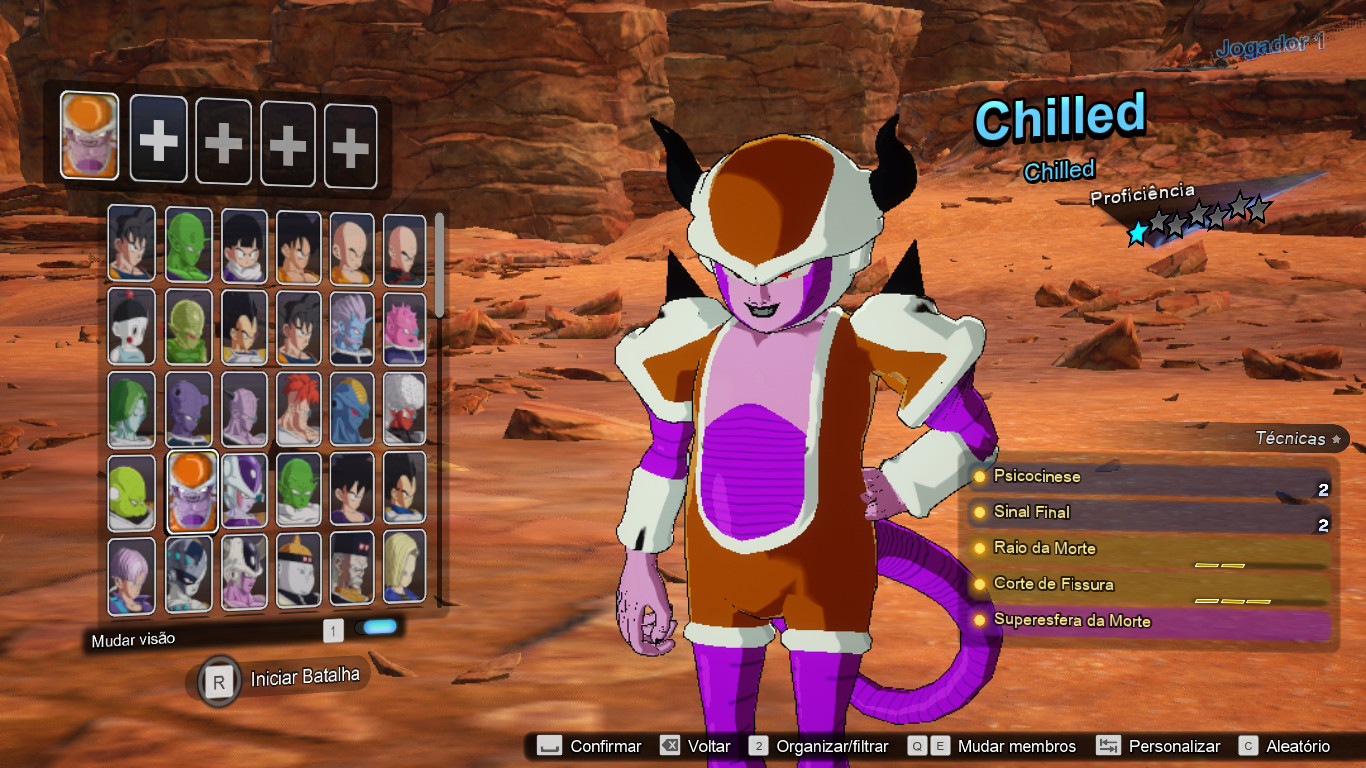Toggle the Mudar visão view switch
The image size is (1366, 768).
click(x=380, y=628)
